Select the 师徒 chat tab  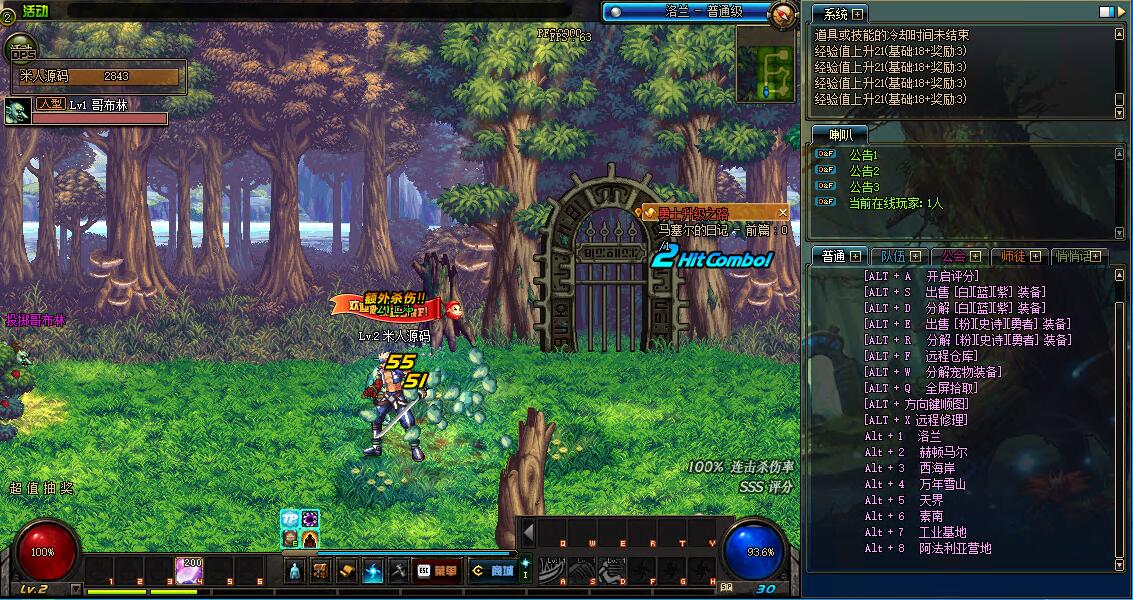point(1018,257)
